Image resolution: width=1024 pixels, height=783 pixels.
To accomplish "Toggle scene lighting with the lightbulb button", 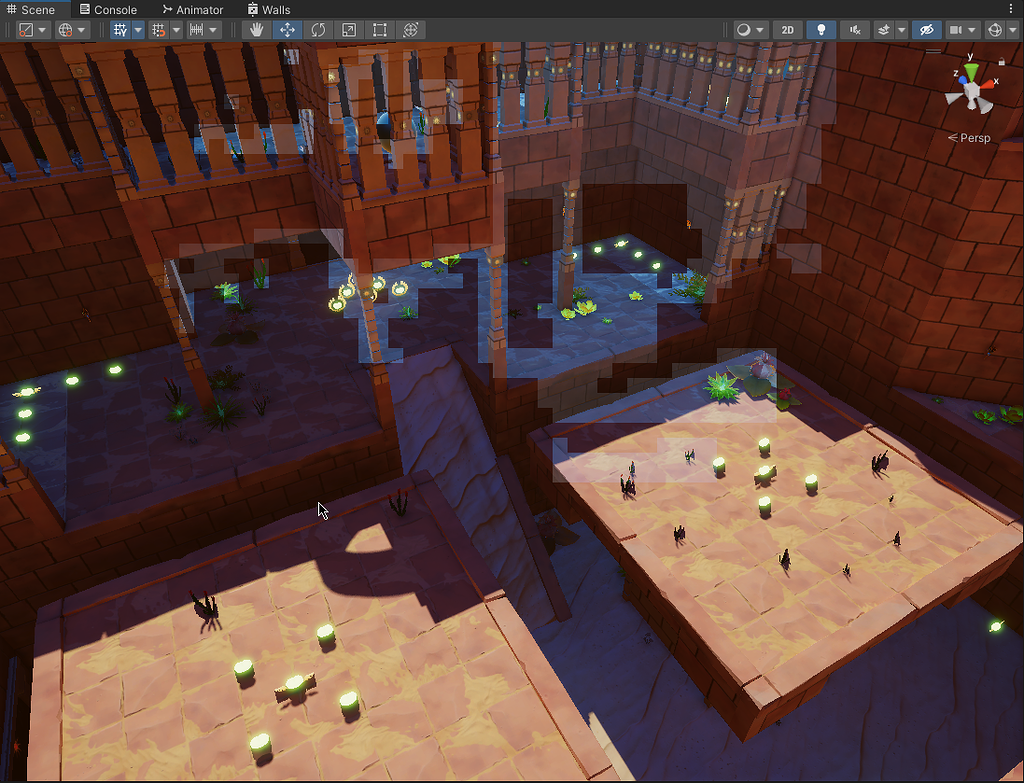I will click(821, 30).
